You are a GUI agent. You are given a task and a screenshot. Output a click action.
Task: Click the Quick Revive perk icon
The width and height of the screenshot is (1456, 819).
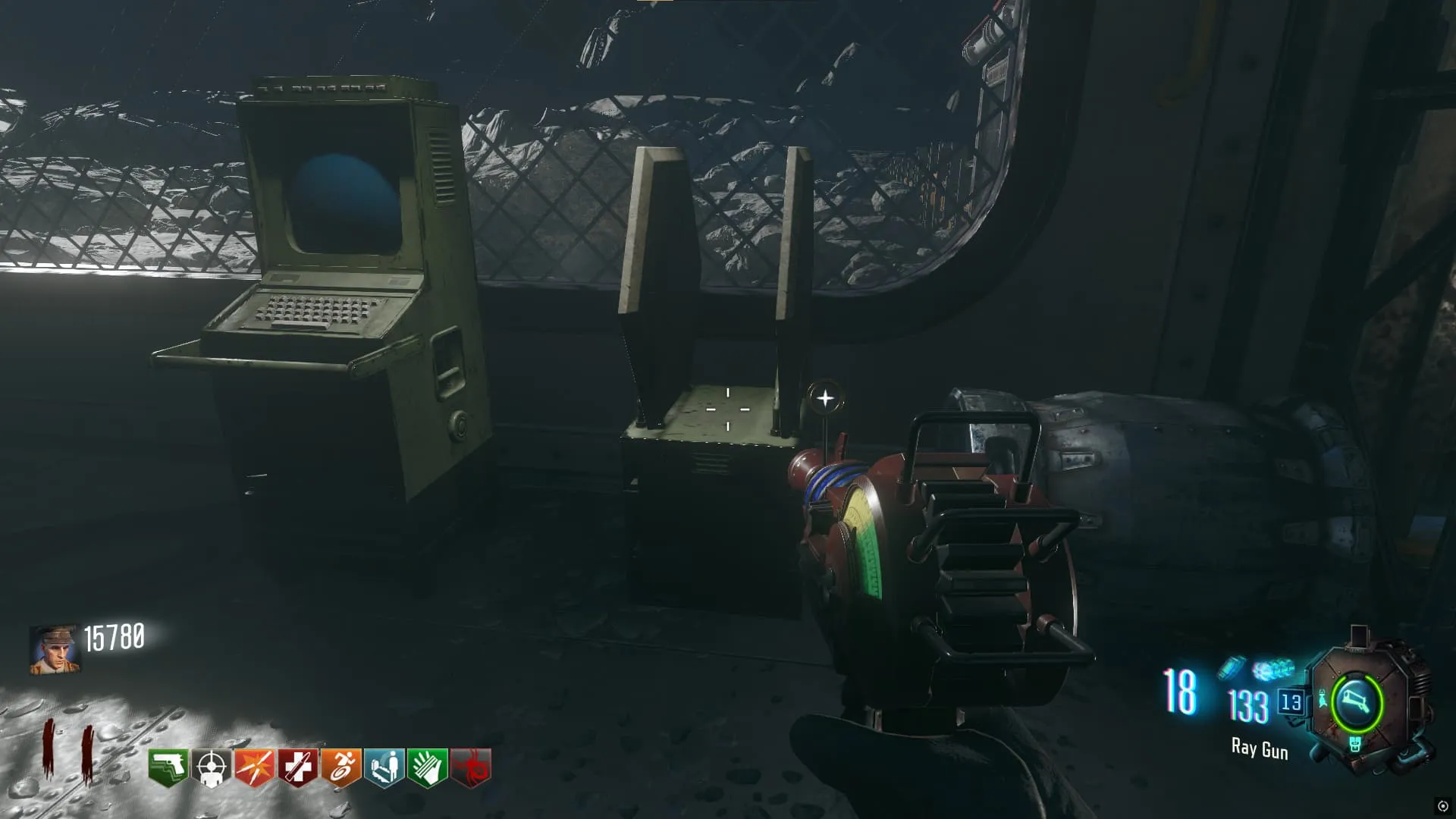(384, 768)
